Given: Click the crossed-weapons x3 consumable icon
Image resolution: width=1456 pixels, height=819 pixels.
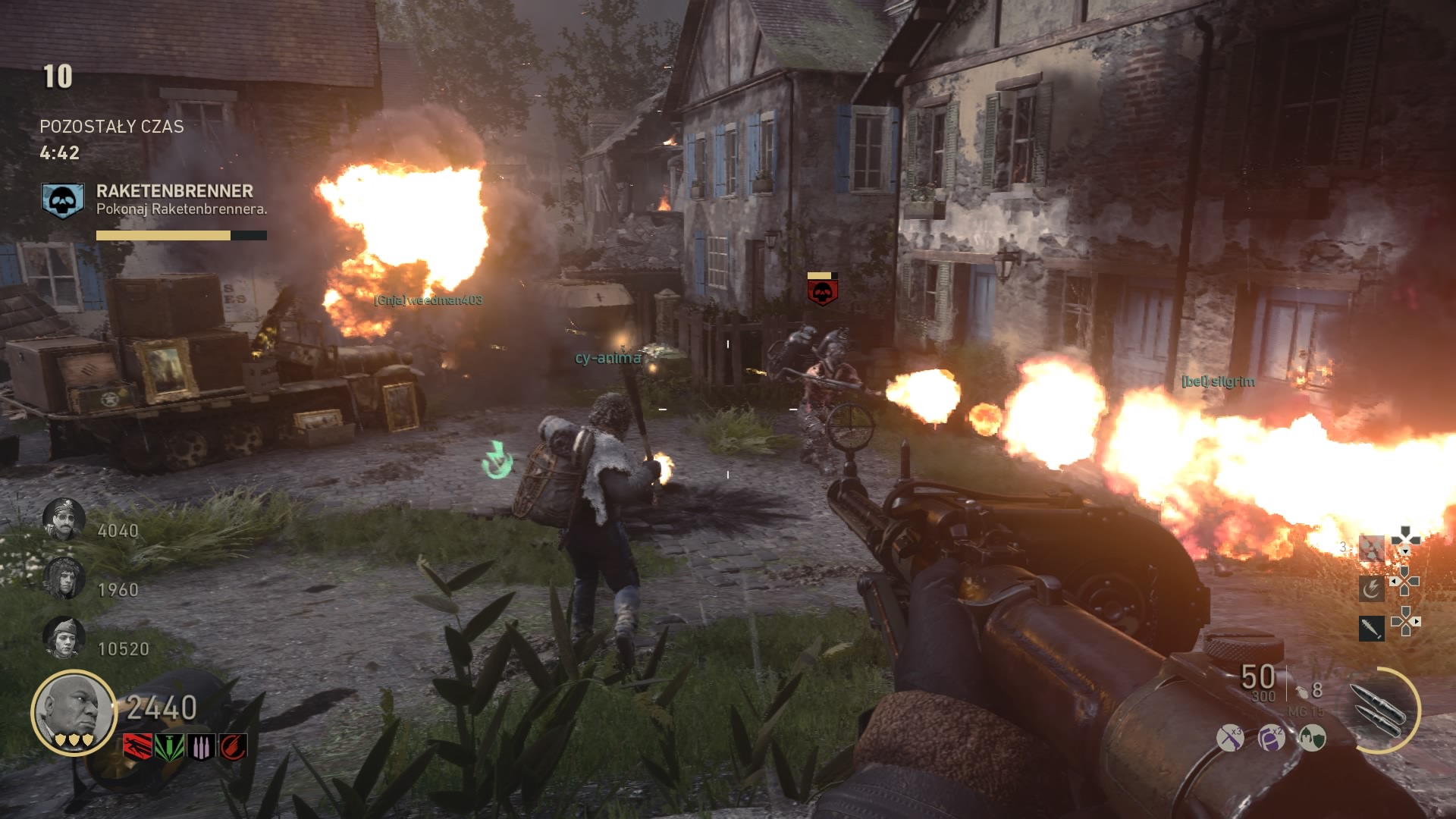Looking at the screenshot, I should pos(1230,737).
